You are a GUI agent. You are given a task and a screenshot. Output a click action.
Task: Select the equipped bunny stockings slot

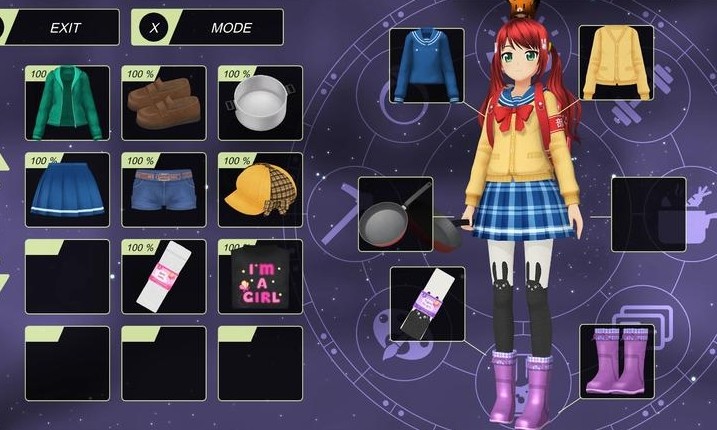(427, 304)
